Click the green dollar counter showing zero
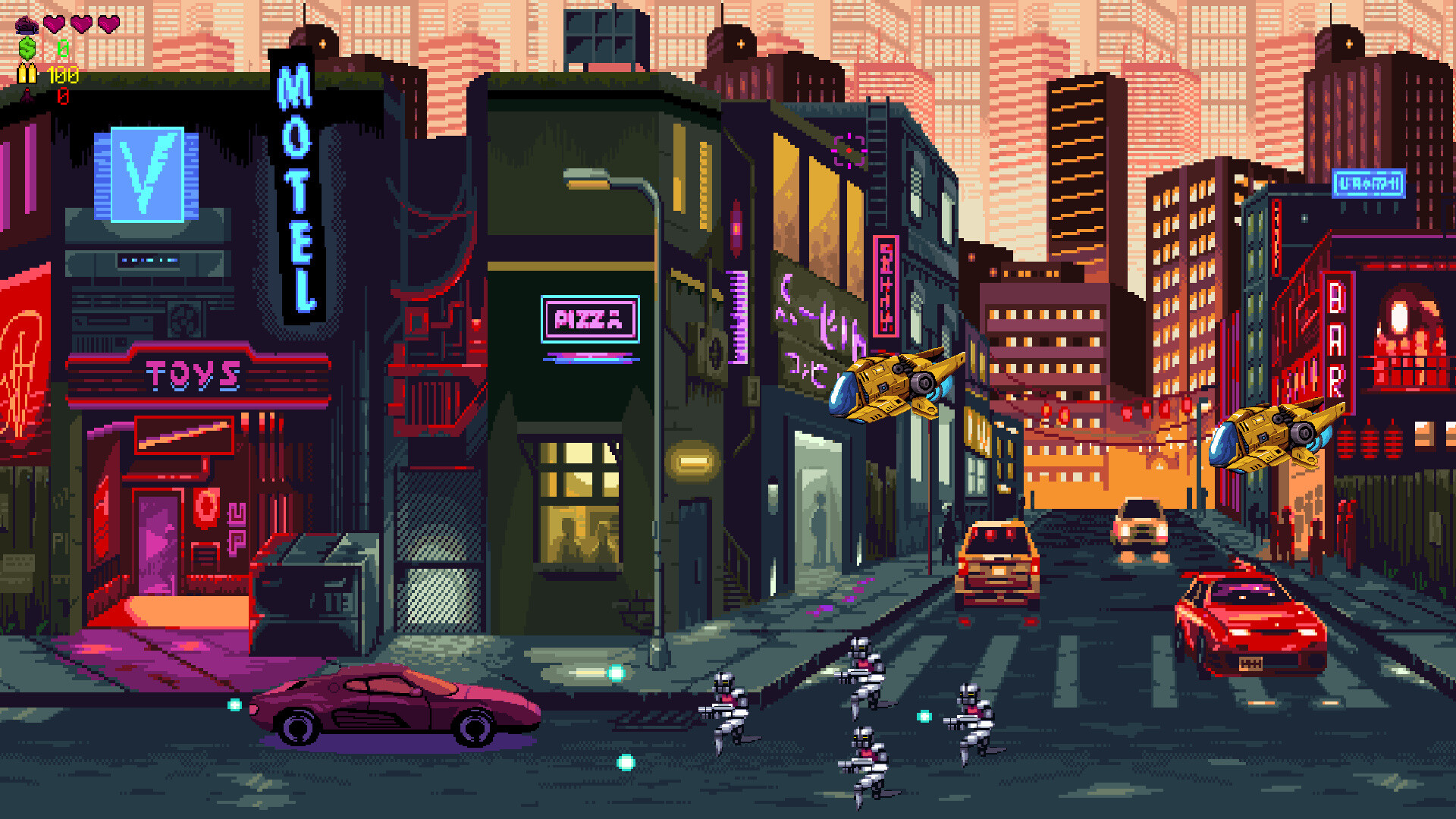The image size is (1456, 819). tap(62, 48)
